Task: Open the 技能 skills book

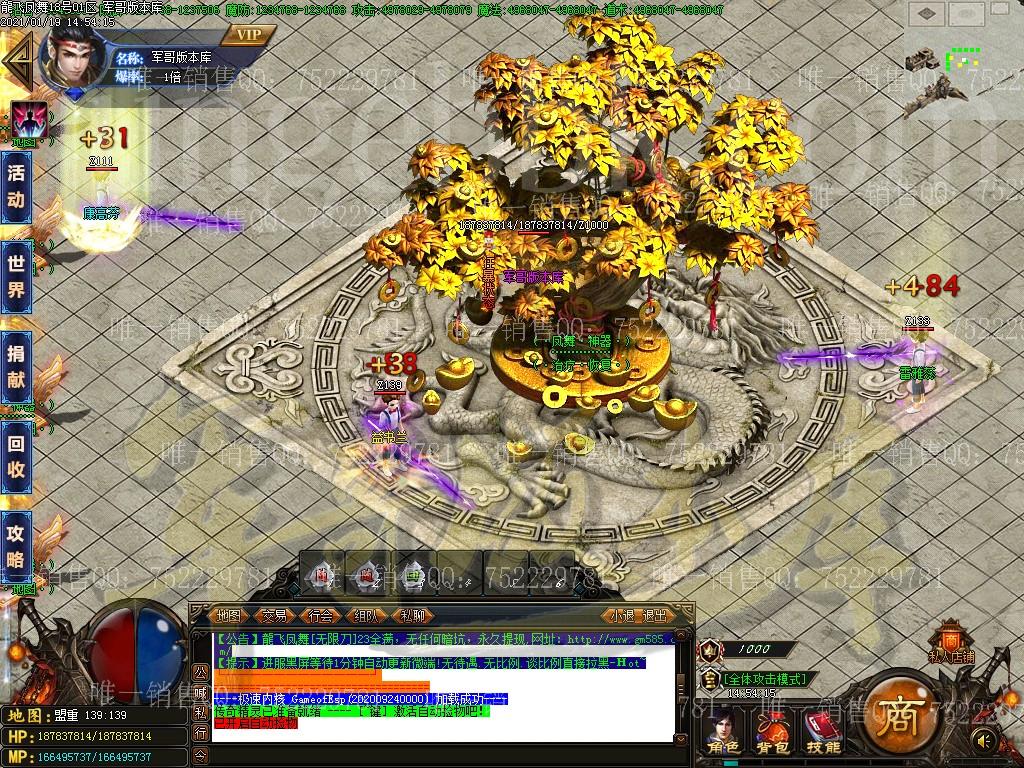Action: (823, 730)
